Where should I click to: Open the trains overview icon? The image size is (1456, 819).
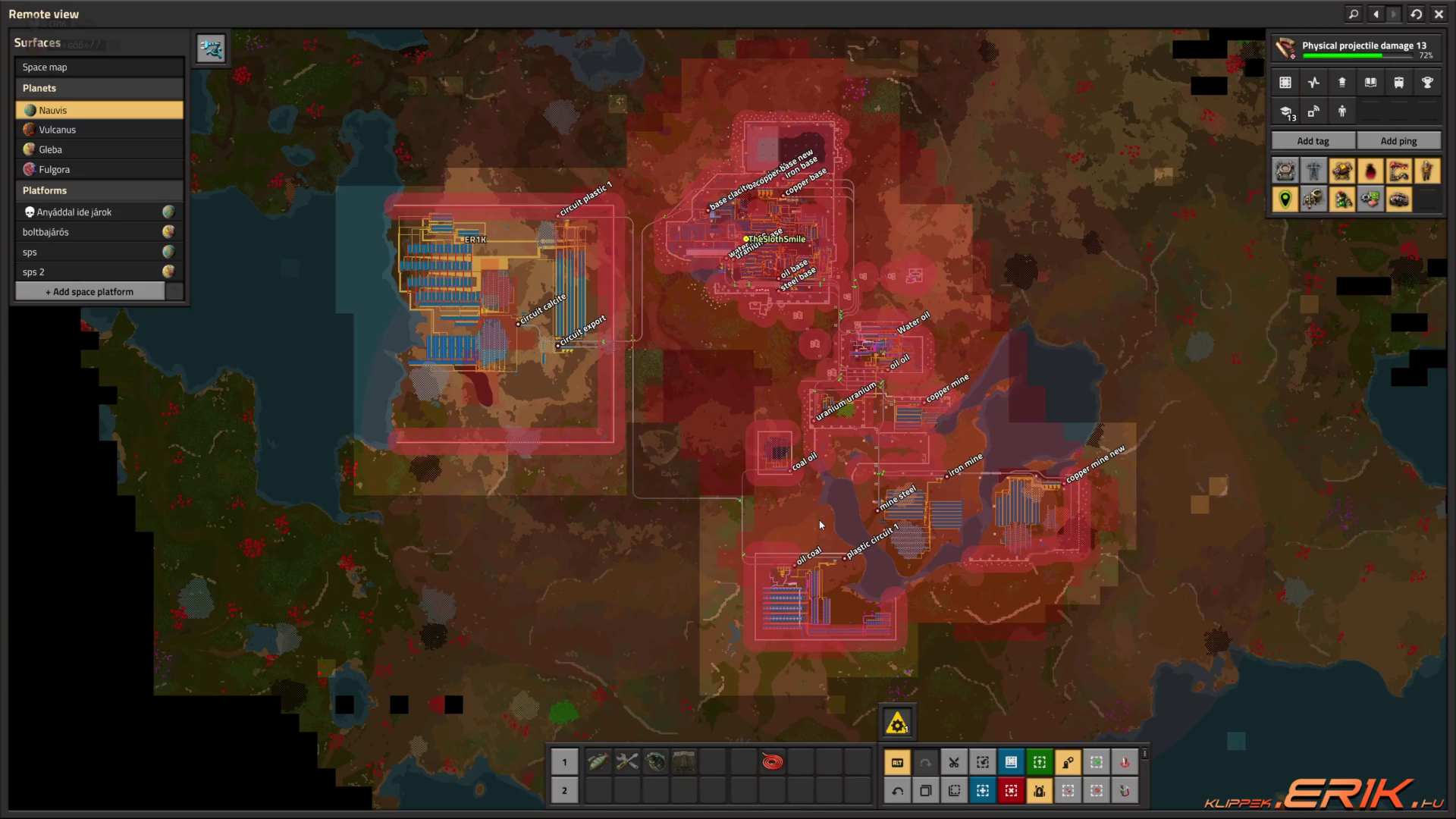(1399, 83)
